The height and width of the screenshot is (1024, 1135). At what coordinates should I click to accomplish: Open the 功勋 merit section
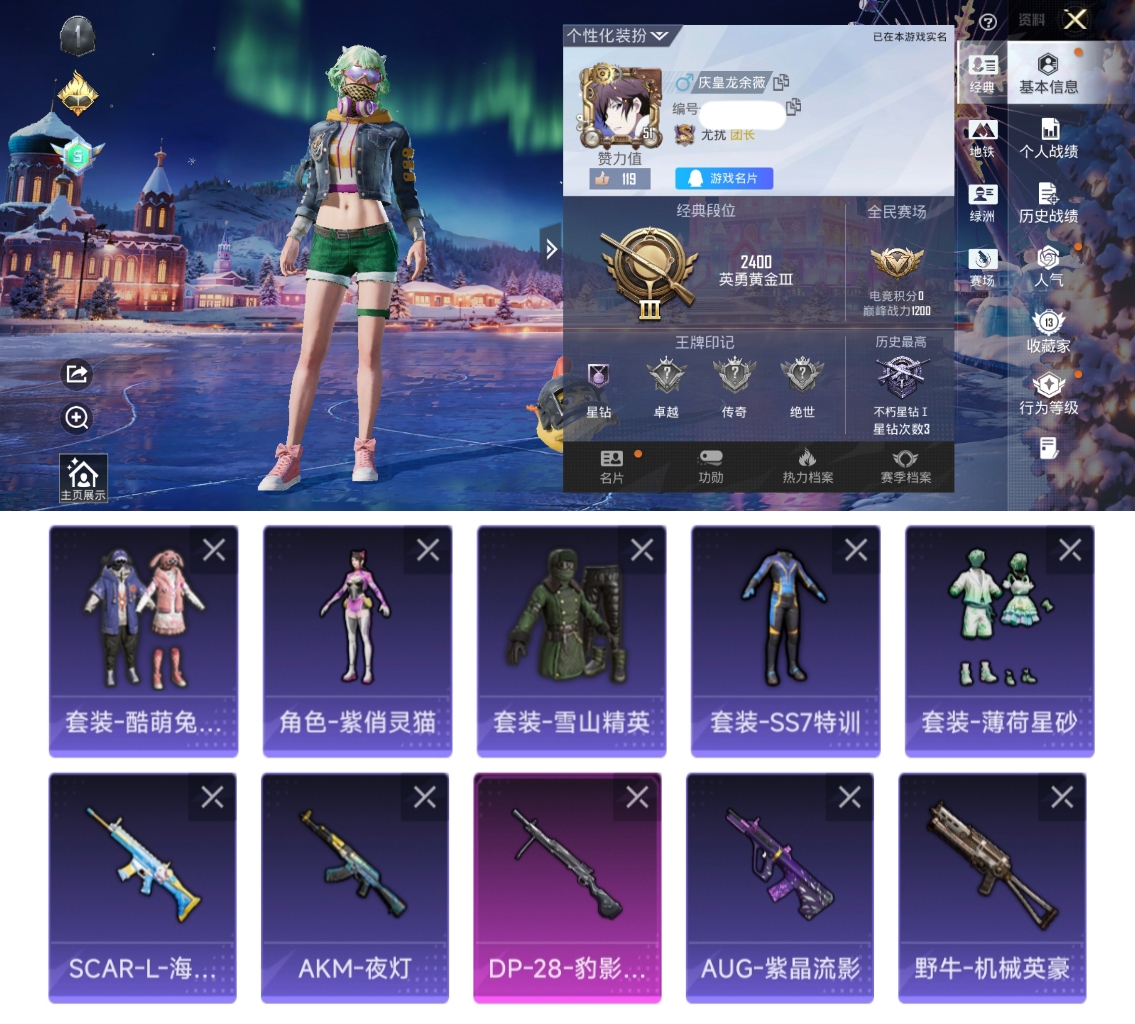(710, 466)
